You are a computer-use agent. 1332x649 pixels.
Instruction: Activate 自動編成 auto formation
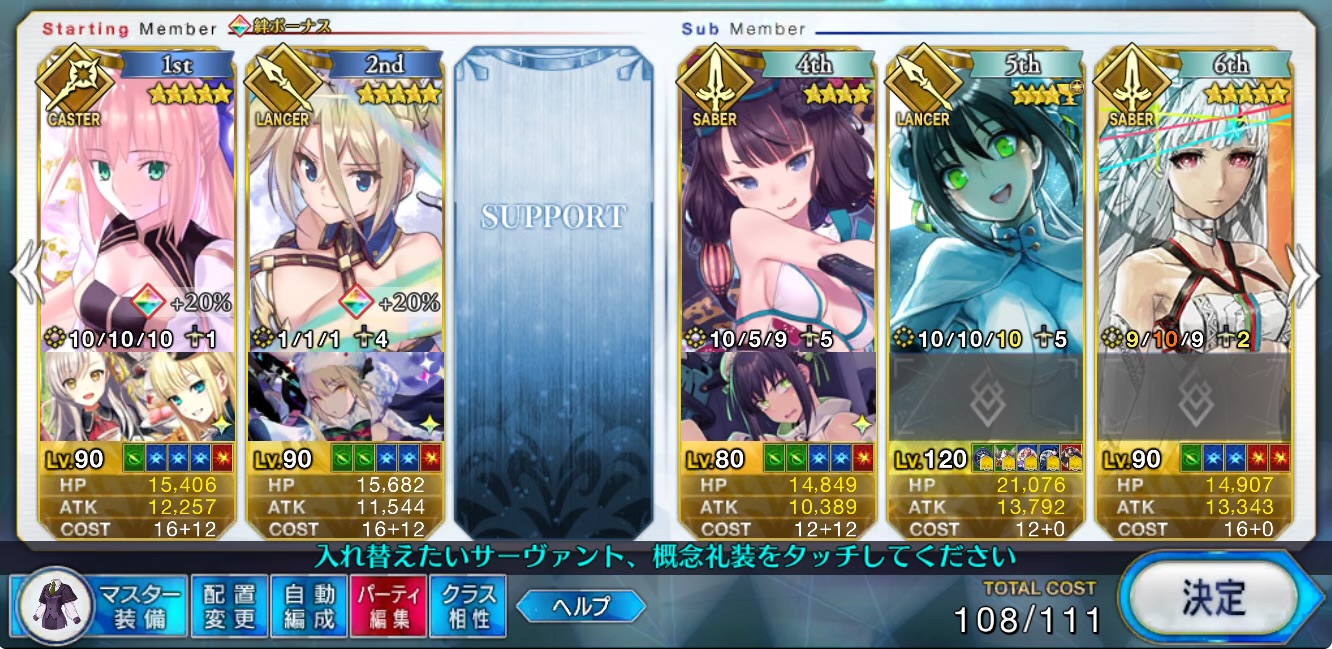click(309, 606)
